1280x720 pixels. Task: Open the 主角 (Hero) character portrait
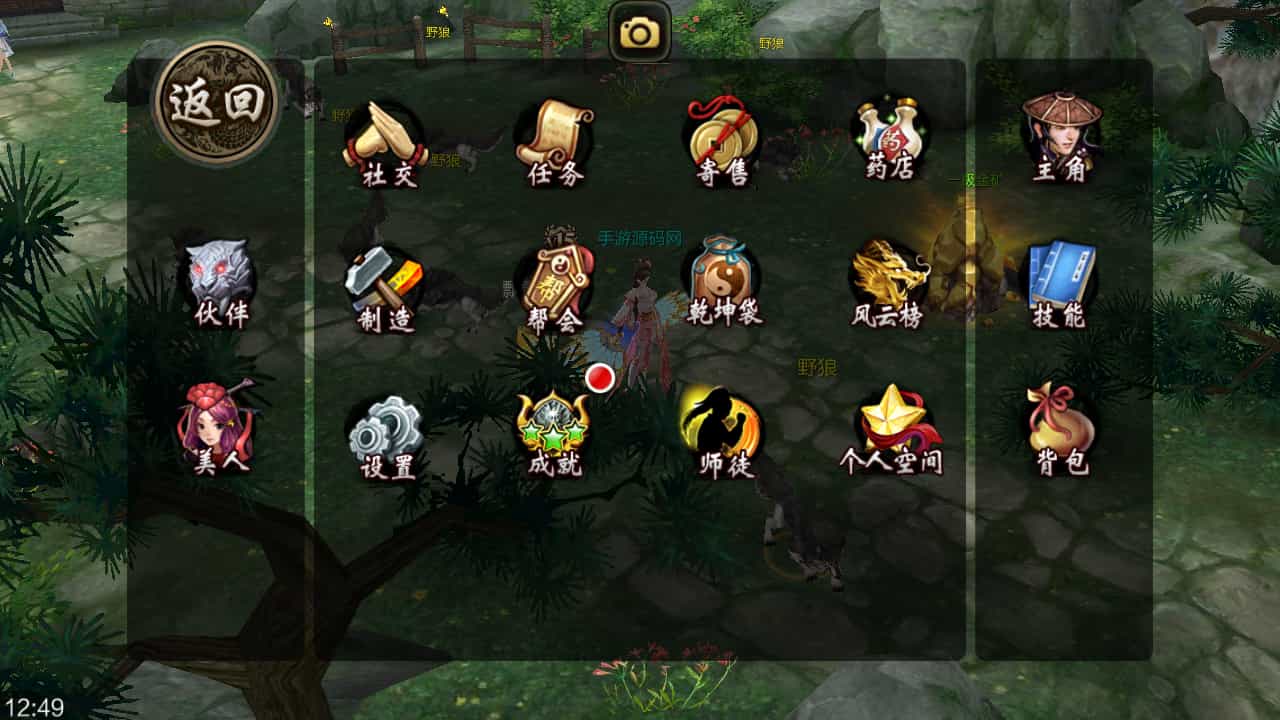[x=1060, y=137]
